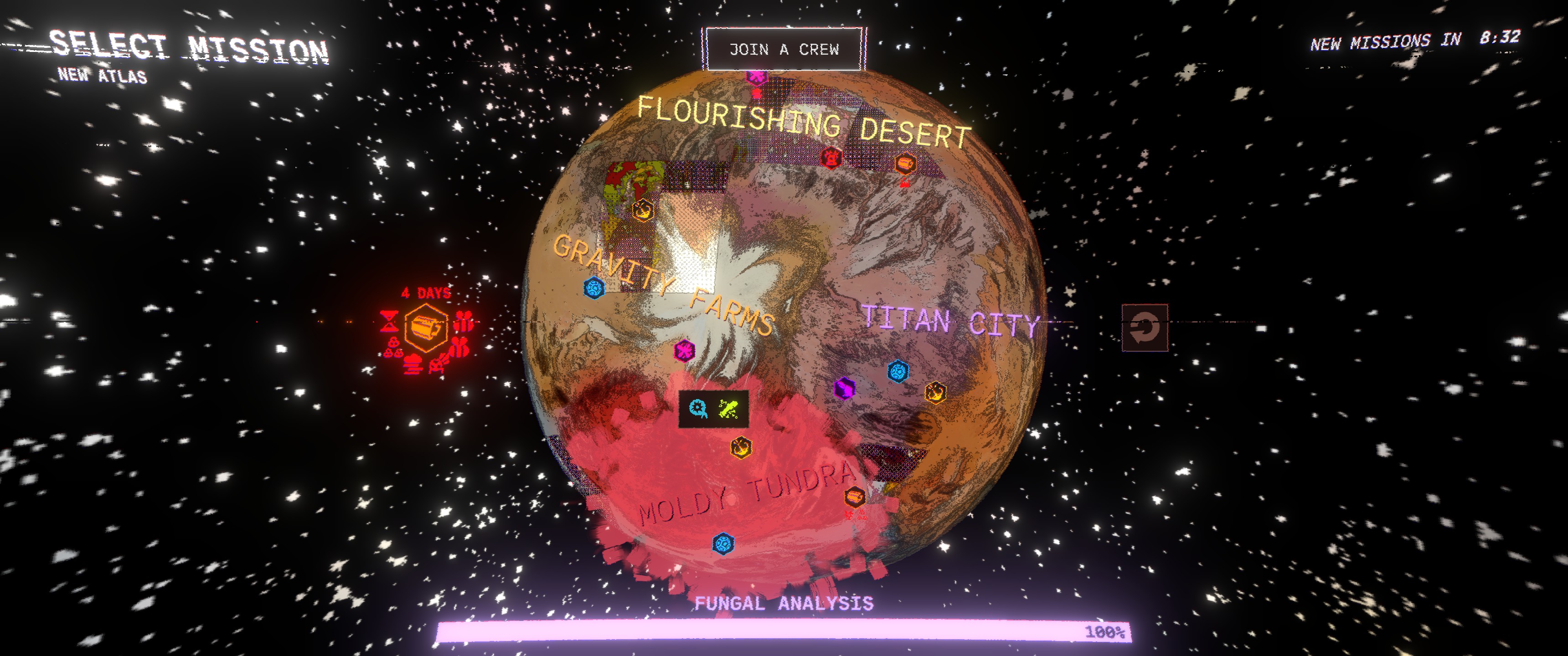
Task: Click the circular arrow reset button
Action: tap(1145, 328)
